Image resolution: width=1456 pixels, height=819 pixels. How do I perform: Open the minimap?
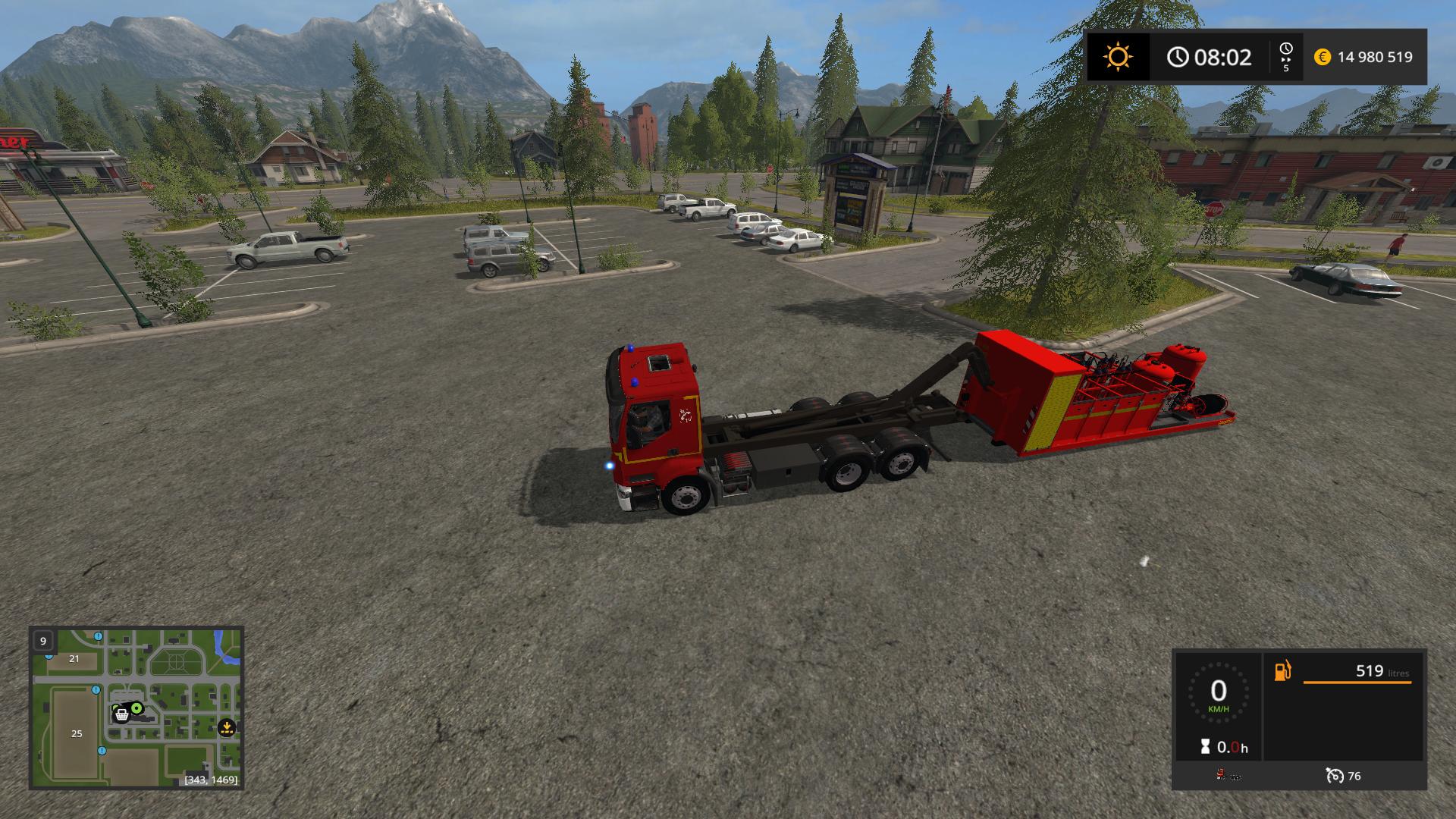tap(136, 707)
